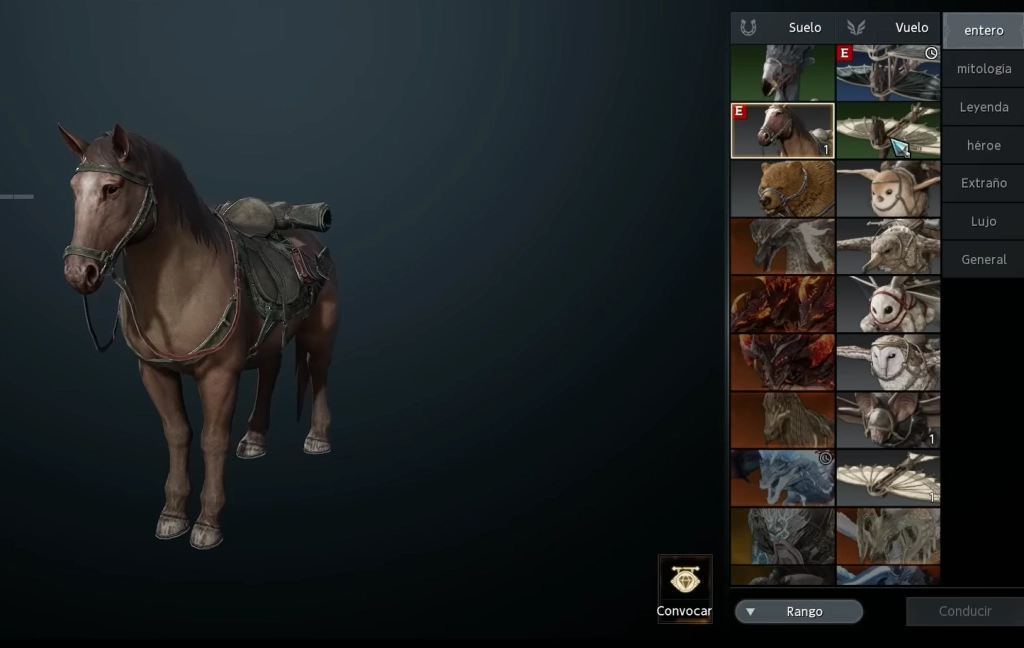Open the 'mitología' rarity tab
This screenshot has height=648, width=1024.
tap(983, 69)
